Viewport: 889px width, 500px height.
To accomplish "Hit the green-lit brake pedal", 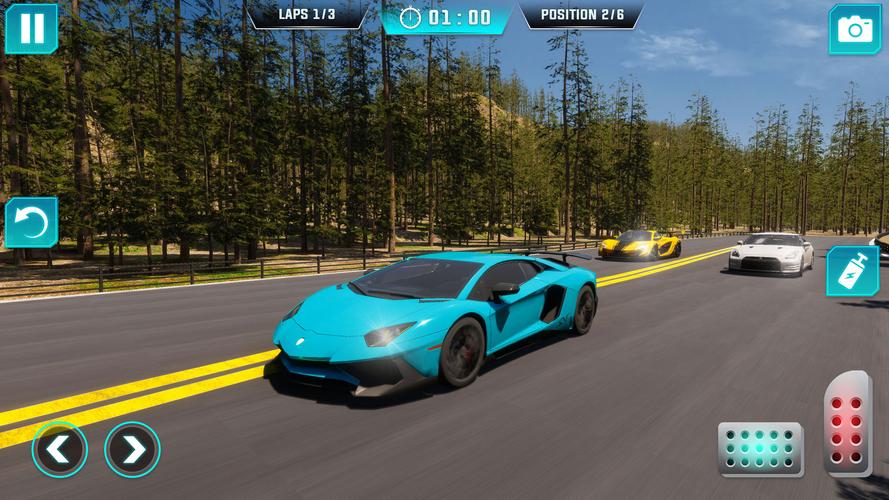I will [760, 449].
